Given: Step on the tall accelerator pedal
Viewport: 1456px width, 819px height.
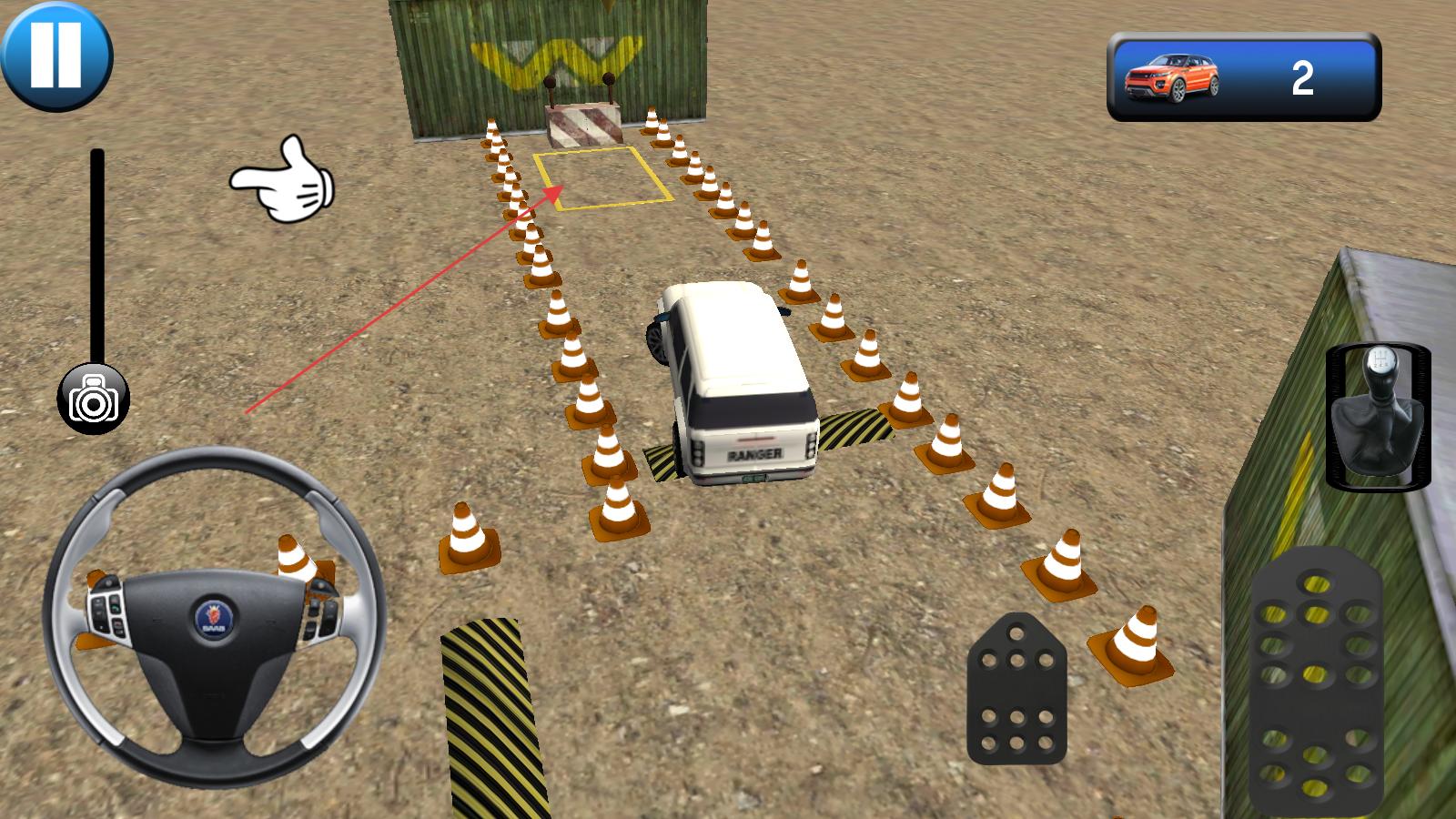Looking at the screenshot, I should [x=1315, y=682].
